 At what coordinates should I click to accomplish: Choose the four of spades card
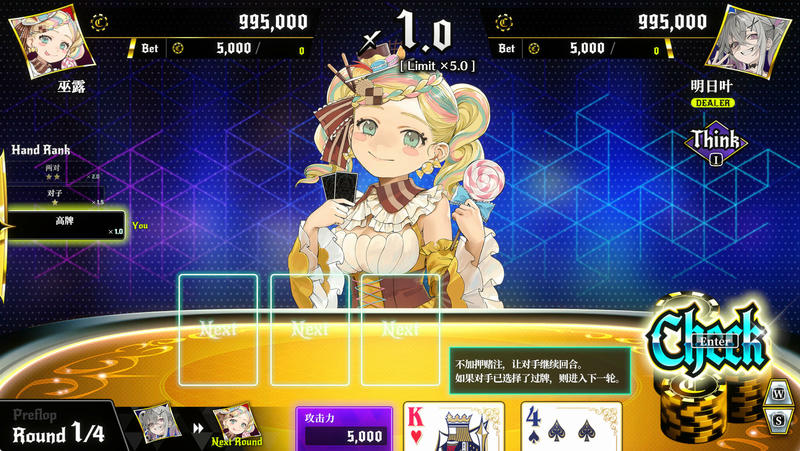click(x=571, y=427)
